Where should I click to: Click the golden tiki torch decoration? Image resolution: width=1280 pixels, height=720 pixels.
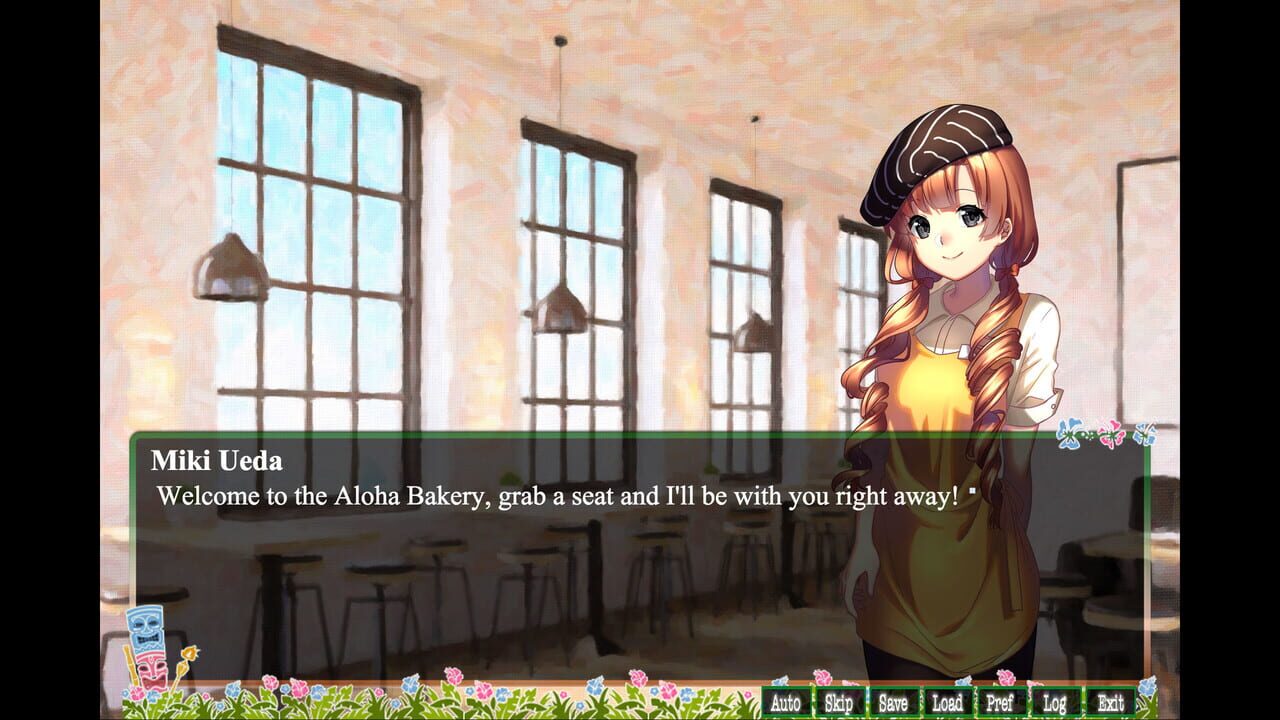[189, 654]
